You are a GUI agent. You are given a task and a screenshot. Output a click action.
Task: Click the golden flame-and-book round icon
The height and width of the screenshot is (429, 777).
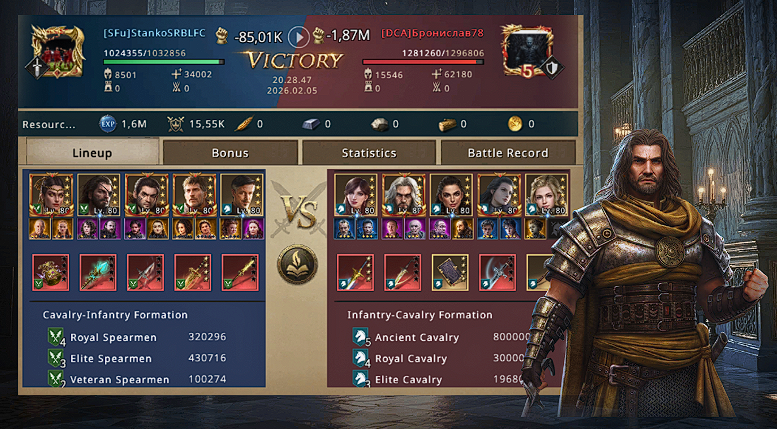(x=297, y=264)
